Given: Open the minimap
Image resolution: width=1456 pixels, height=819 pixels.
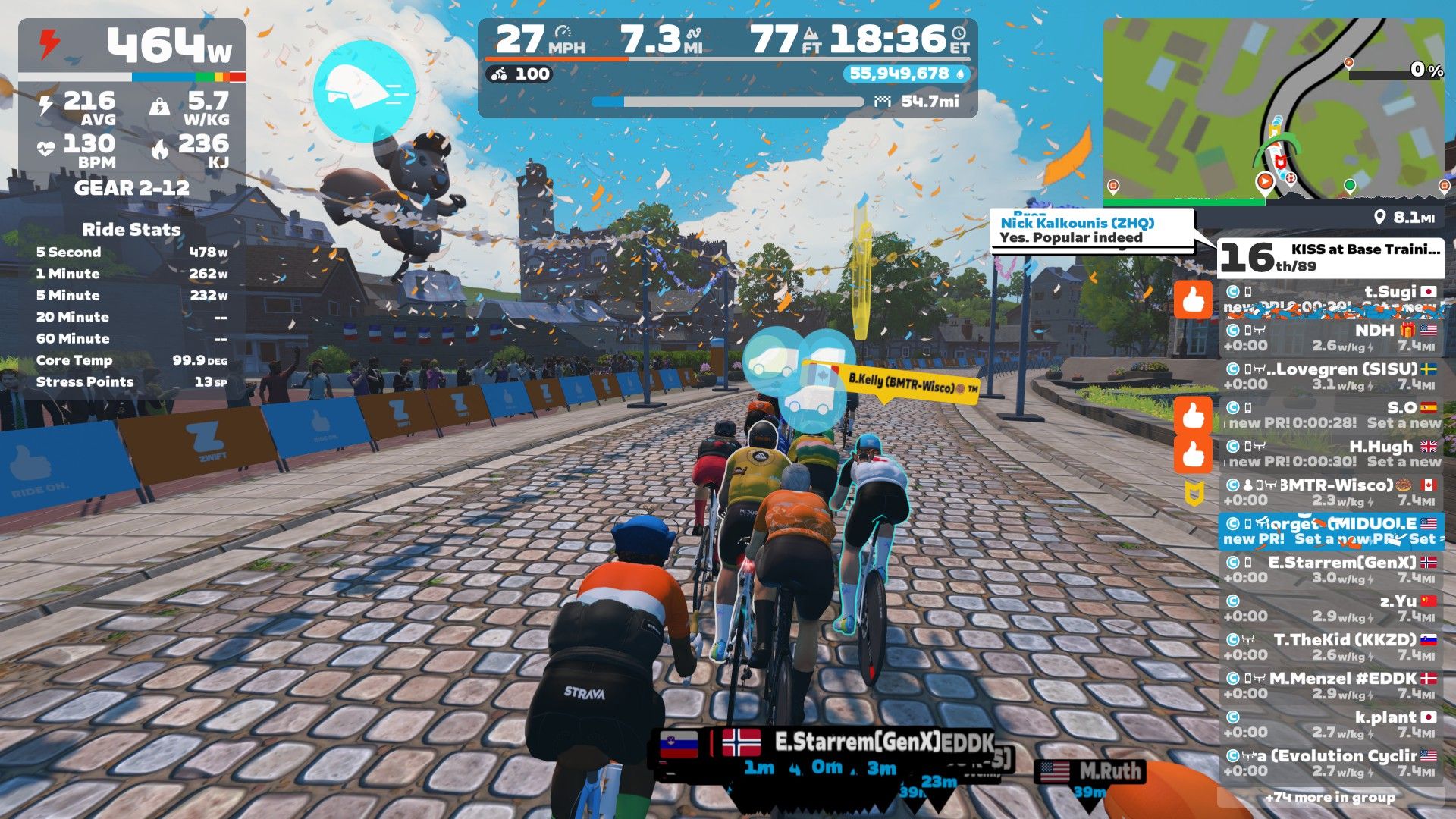Looking at the screenshot, I should click(x=1273, y=111).
